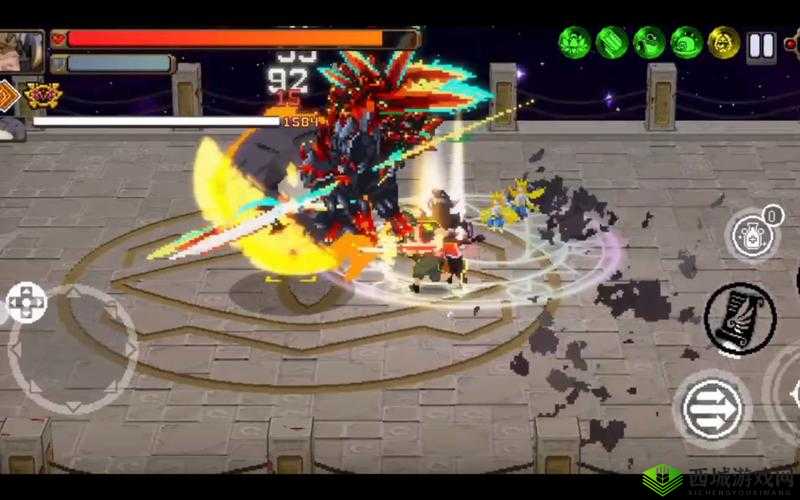
Task: Tap the gold boss crest icon
Action: (44, 96)
